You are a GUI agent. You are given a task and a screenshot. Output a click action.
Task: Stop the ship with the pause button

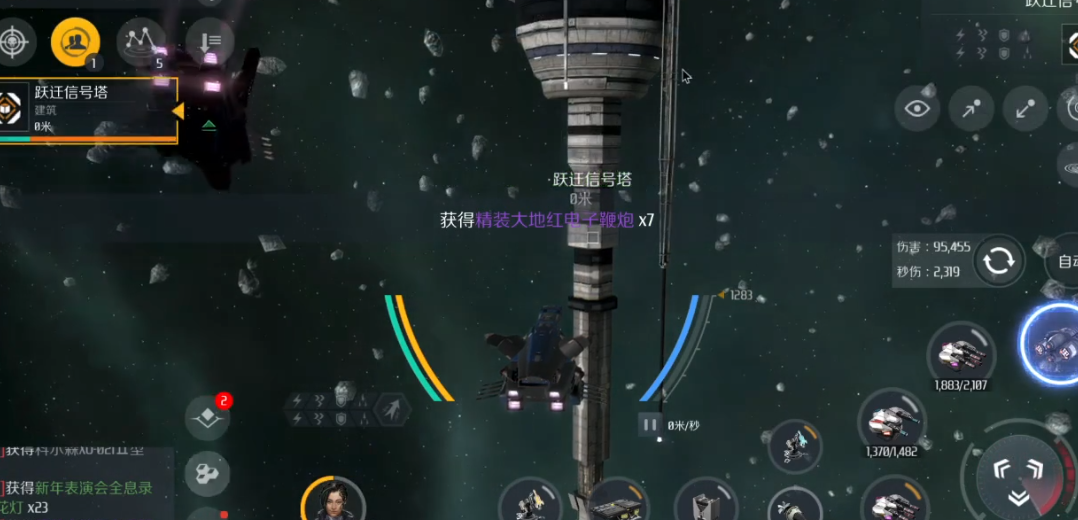point(650,425)
